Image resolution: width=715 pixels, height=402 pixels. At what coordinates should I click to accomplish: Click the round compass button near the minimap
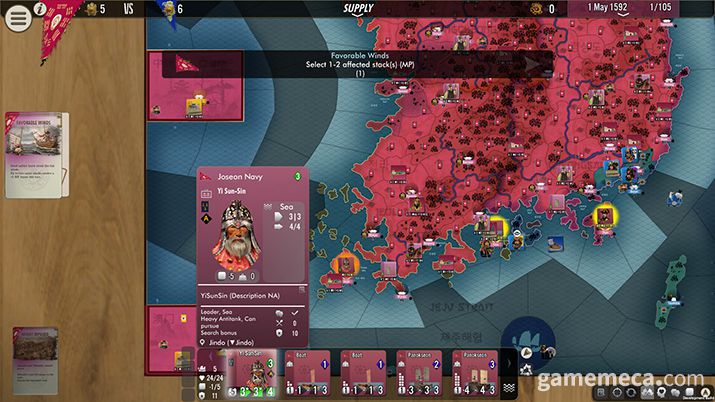[525, 338]
